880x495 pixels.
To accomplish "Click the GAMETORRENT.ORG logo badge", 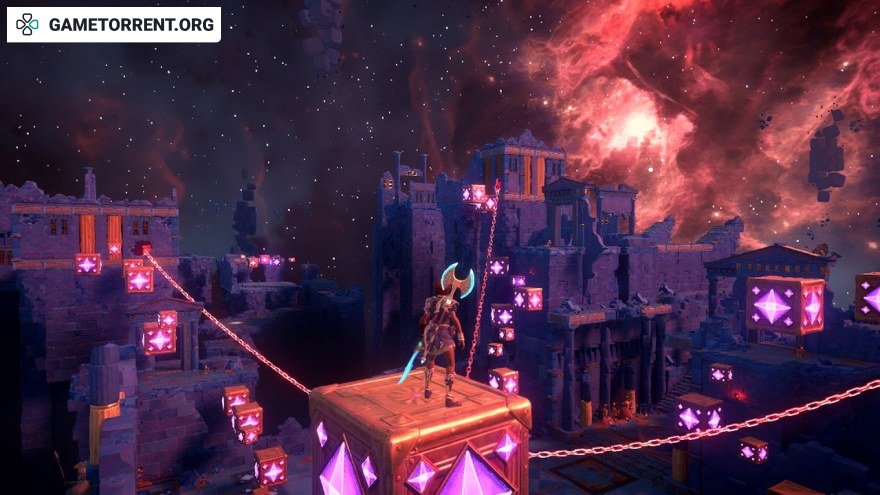I will coord(114,25).
